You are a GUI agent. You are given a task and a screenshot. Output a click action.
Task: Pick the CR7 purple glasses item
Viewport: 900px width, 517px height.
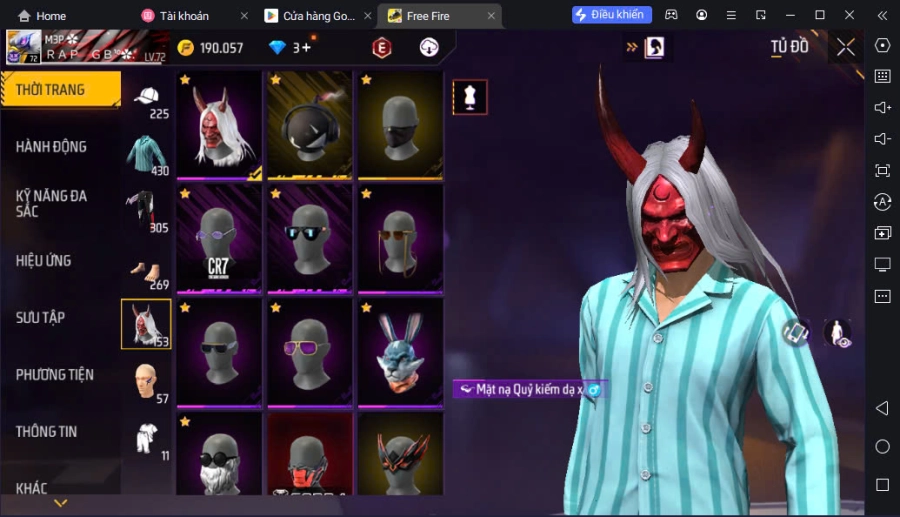pyautogui.click(x=220, y=238)
